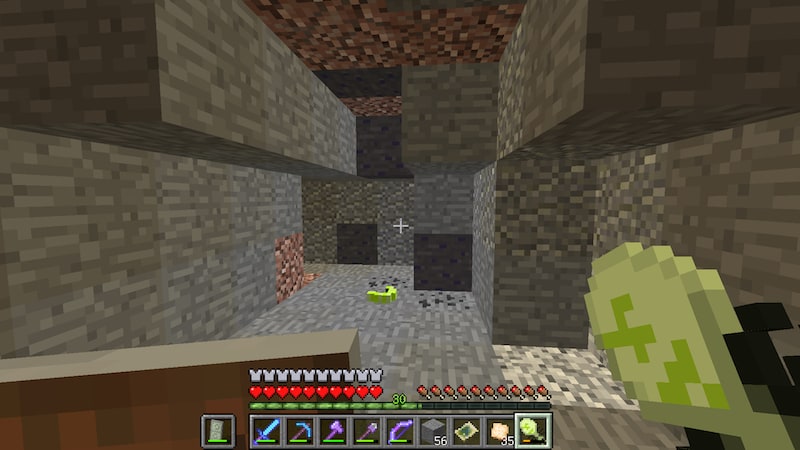The width and height of the screenshot is (800, 450).
Task: Equip the enchanted bow
Action: tap(399, 432)
